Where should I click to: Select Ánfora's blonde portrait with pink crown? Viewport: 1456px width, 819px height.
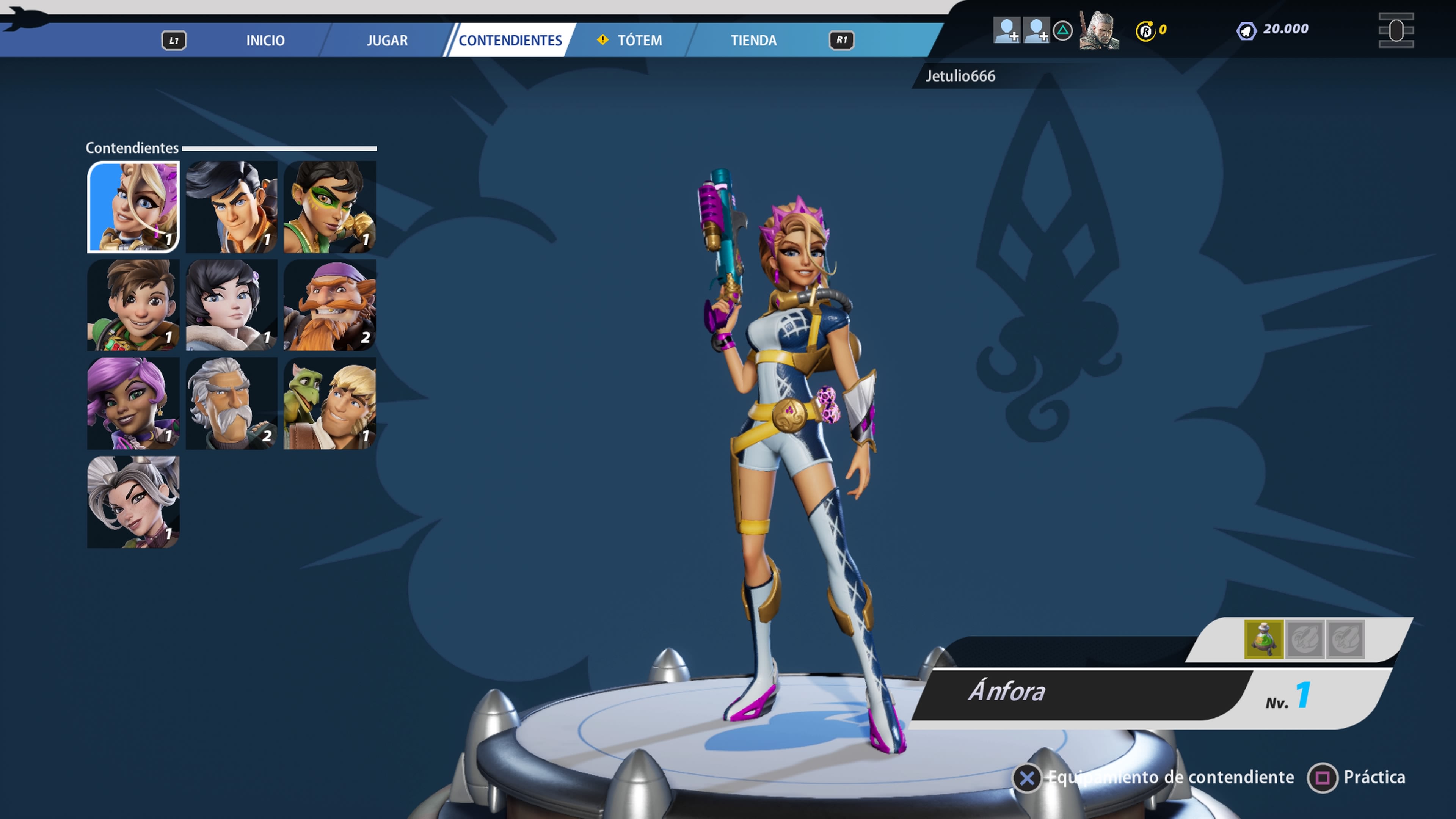click(133, 207)
